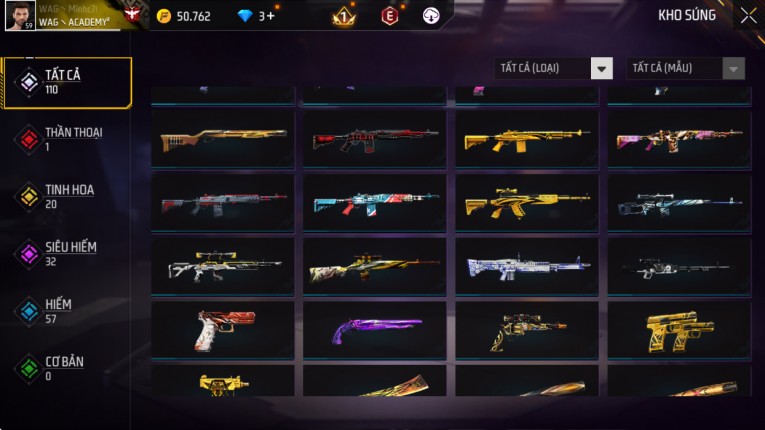
Task: Select the purple shotgun skin
Action: pos(375,329)
